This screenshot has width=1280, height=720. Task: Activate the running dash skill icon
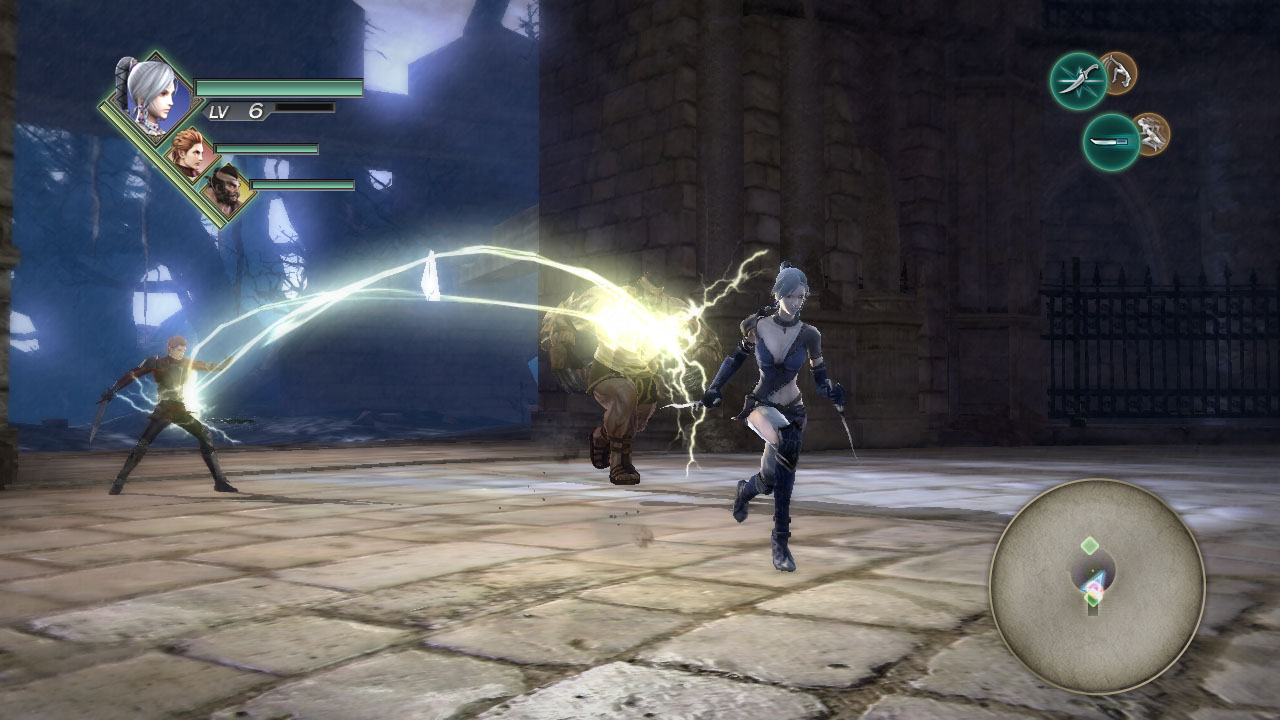pyautogui.click(x=1151, y=133)
